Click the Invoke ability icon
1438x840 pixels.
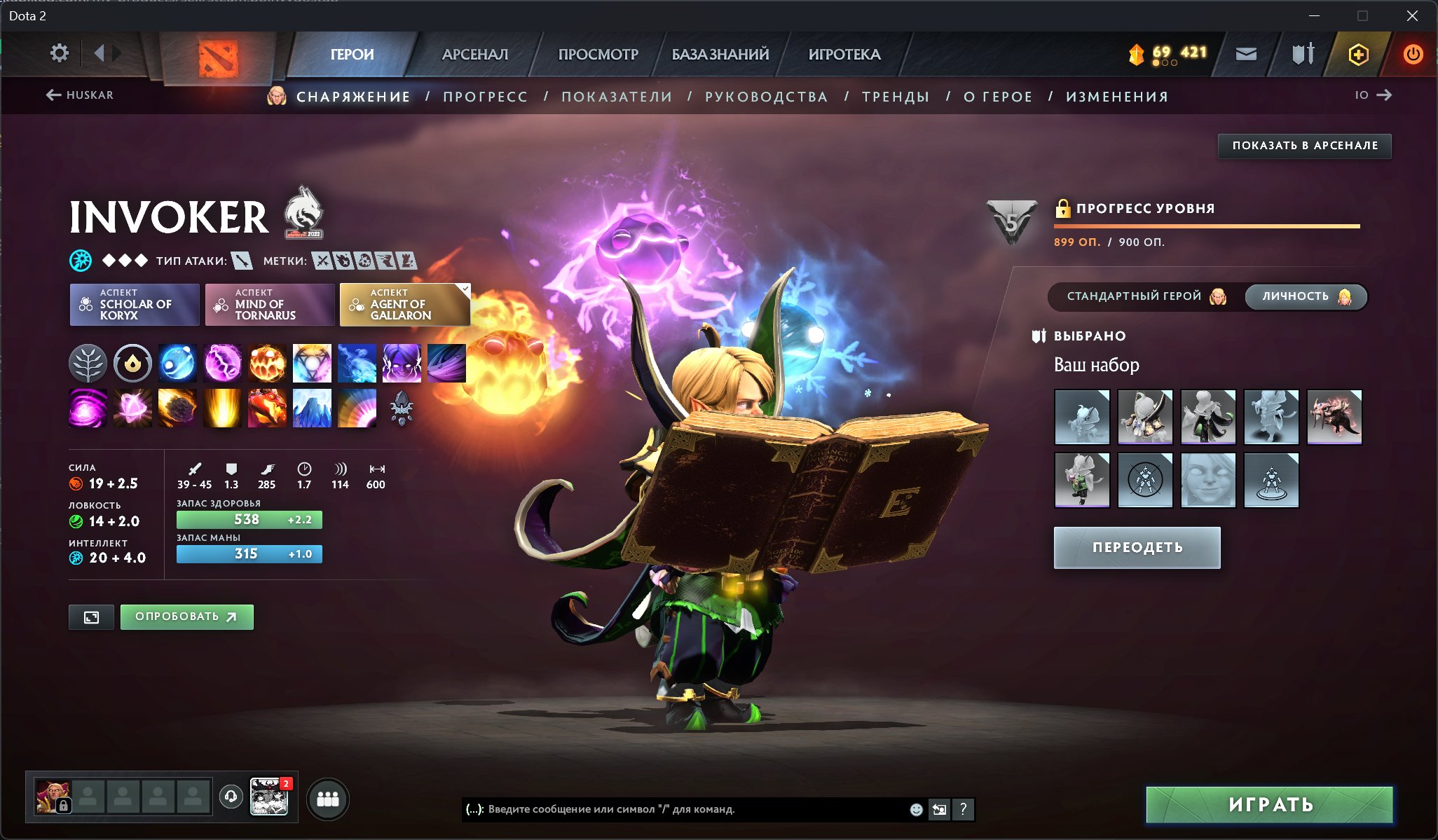click(312, 363)
